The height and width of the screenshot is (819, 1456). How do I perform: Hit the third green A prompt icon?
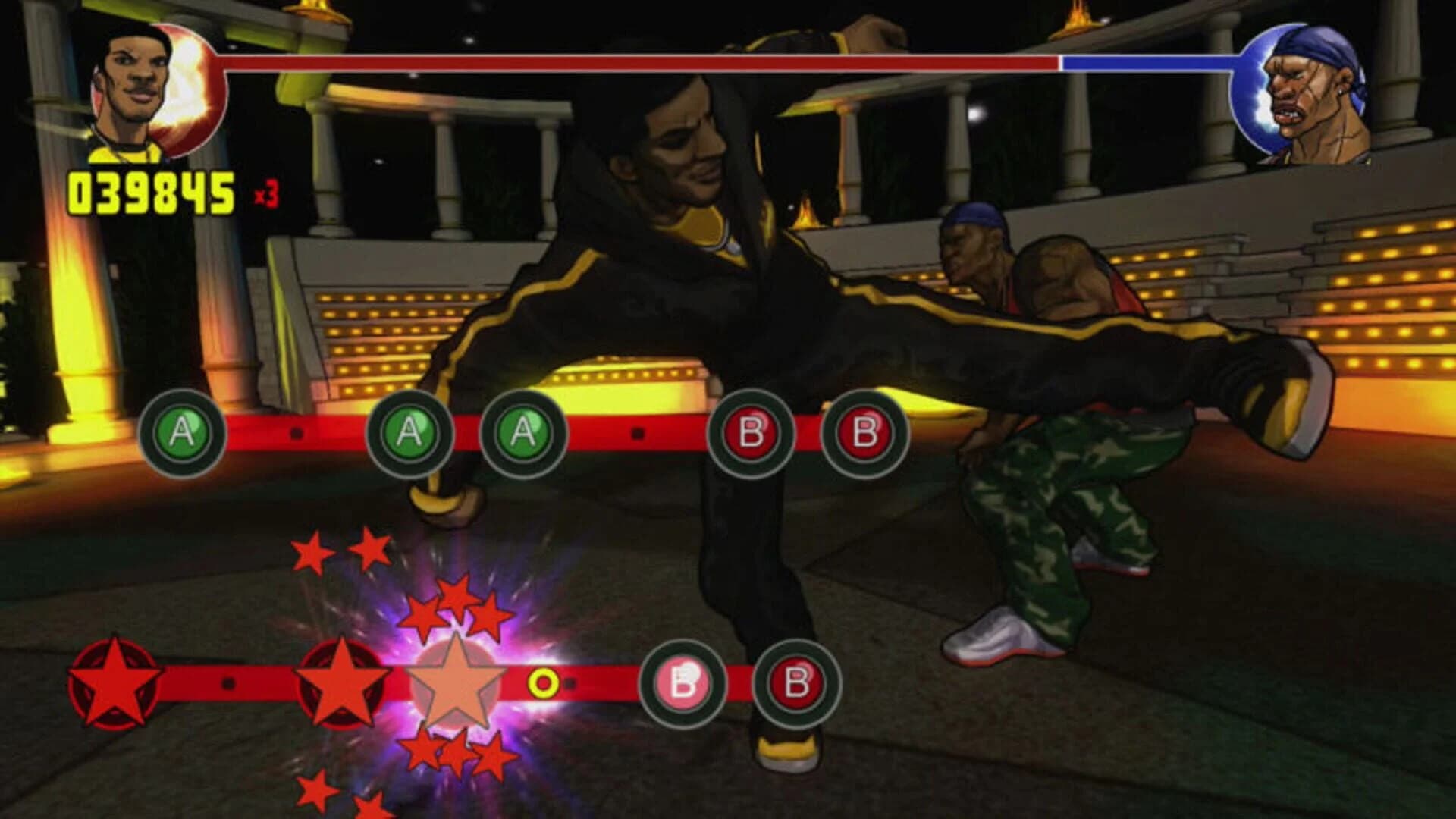tap(522, 434)
